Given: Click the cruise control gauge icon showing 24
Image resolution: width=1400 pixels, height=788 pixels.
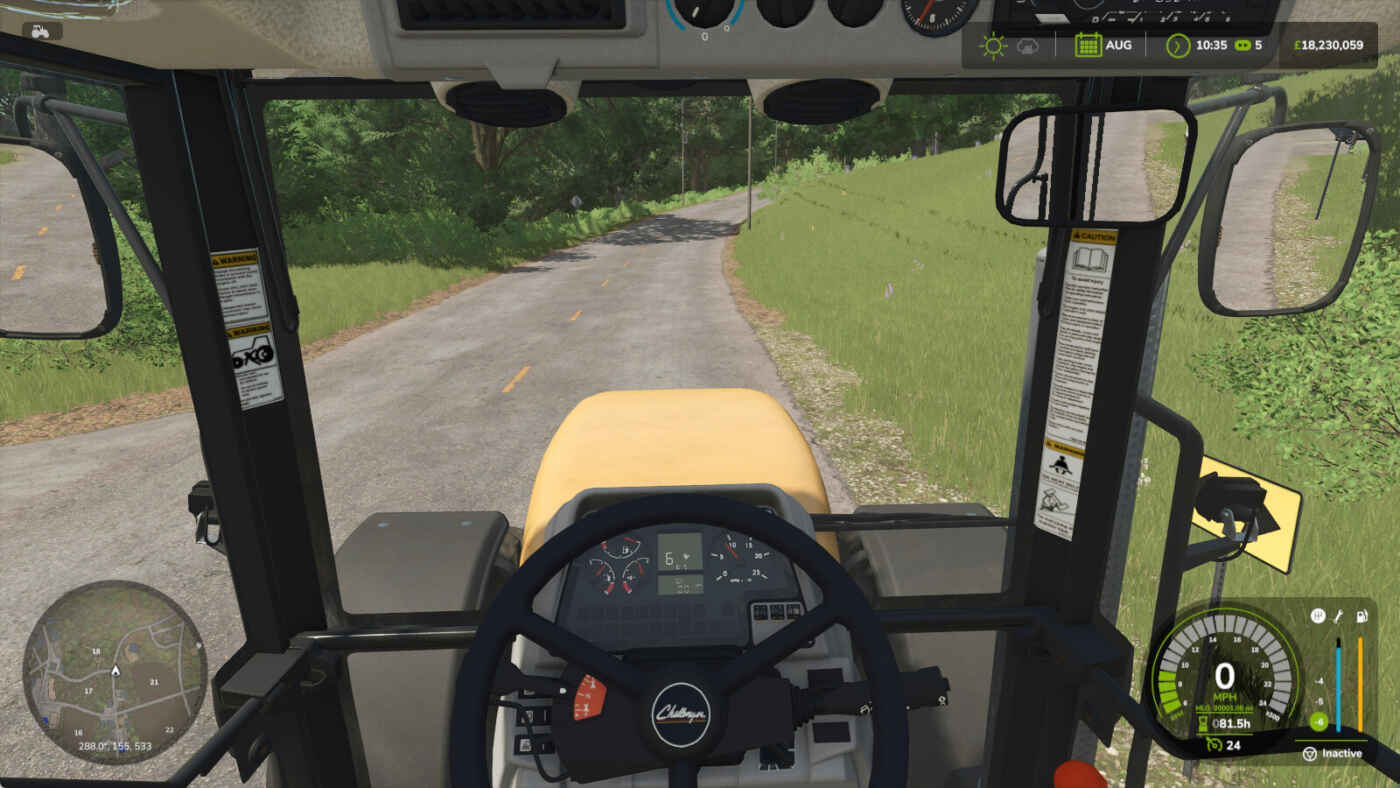Looking at the screenshot, I should click(1214, 745).
